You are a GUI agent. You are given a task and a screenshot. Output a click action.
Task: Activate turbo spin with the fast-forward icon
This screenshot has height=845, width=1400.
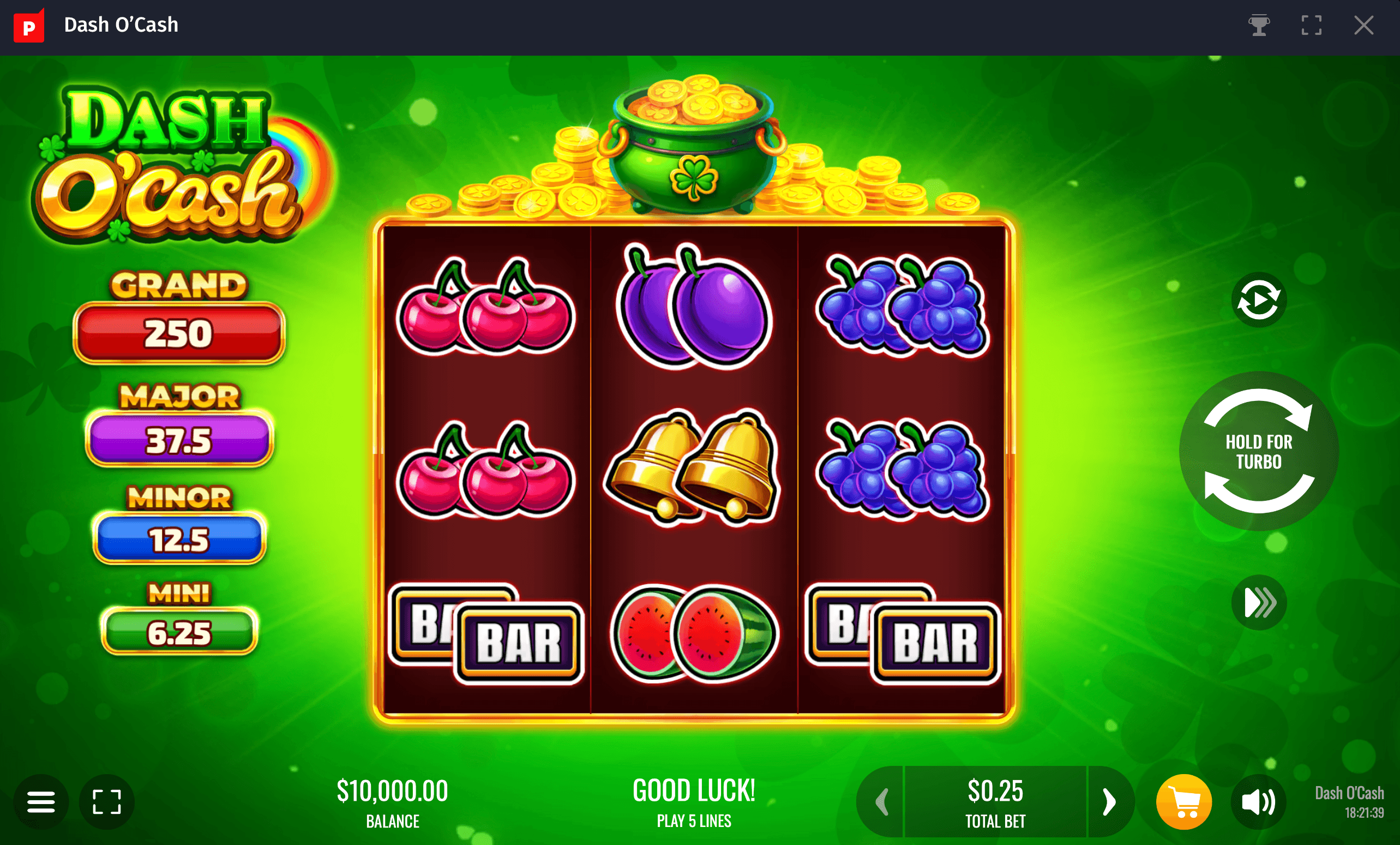pos(1259,602)
